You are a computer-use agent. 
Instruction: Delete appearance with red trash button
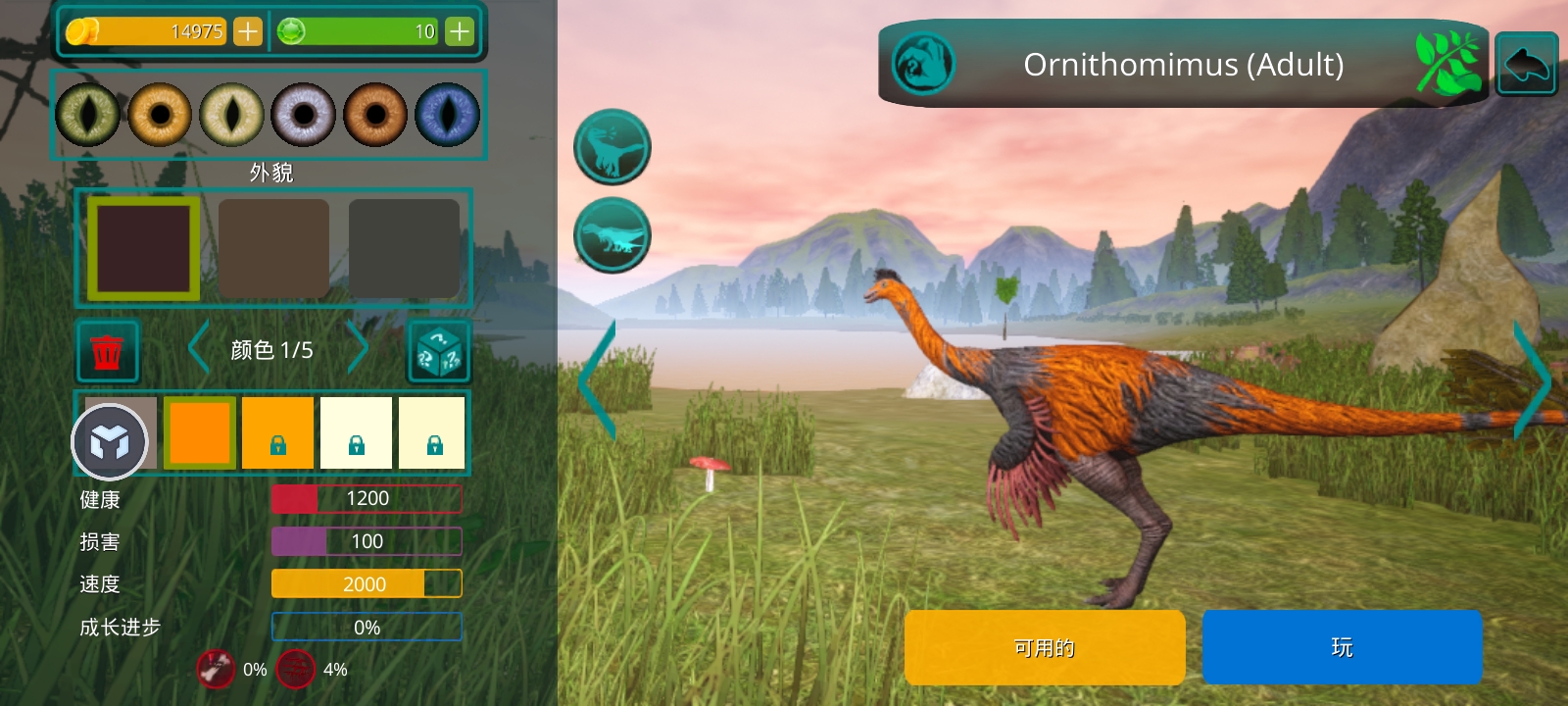click(x=107, y=351)
